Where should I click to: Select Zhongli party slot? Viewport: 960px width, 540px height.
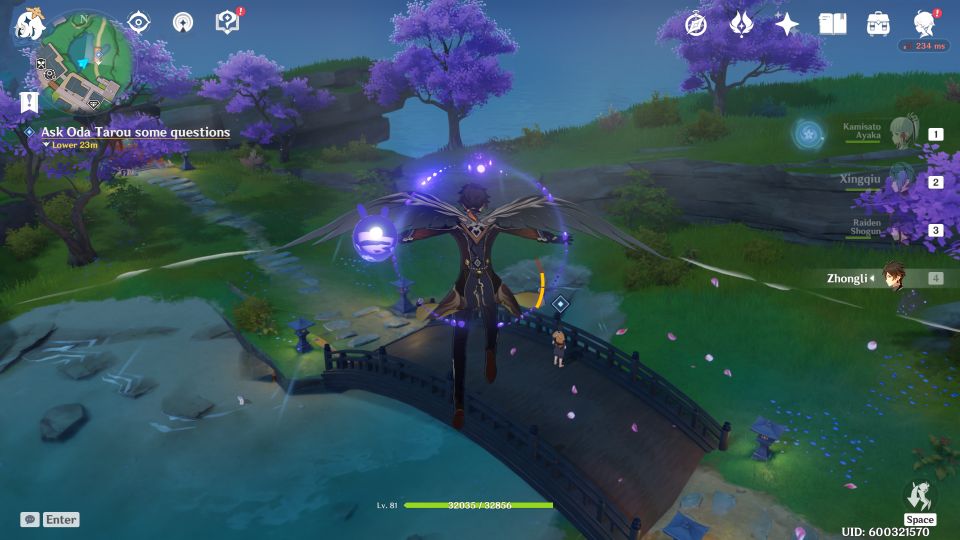tap(900, 278)
